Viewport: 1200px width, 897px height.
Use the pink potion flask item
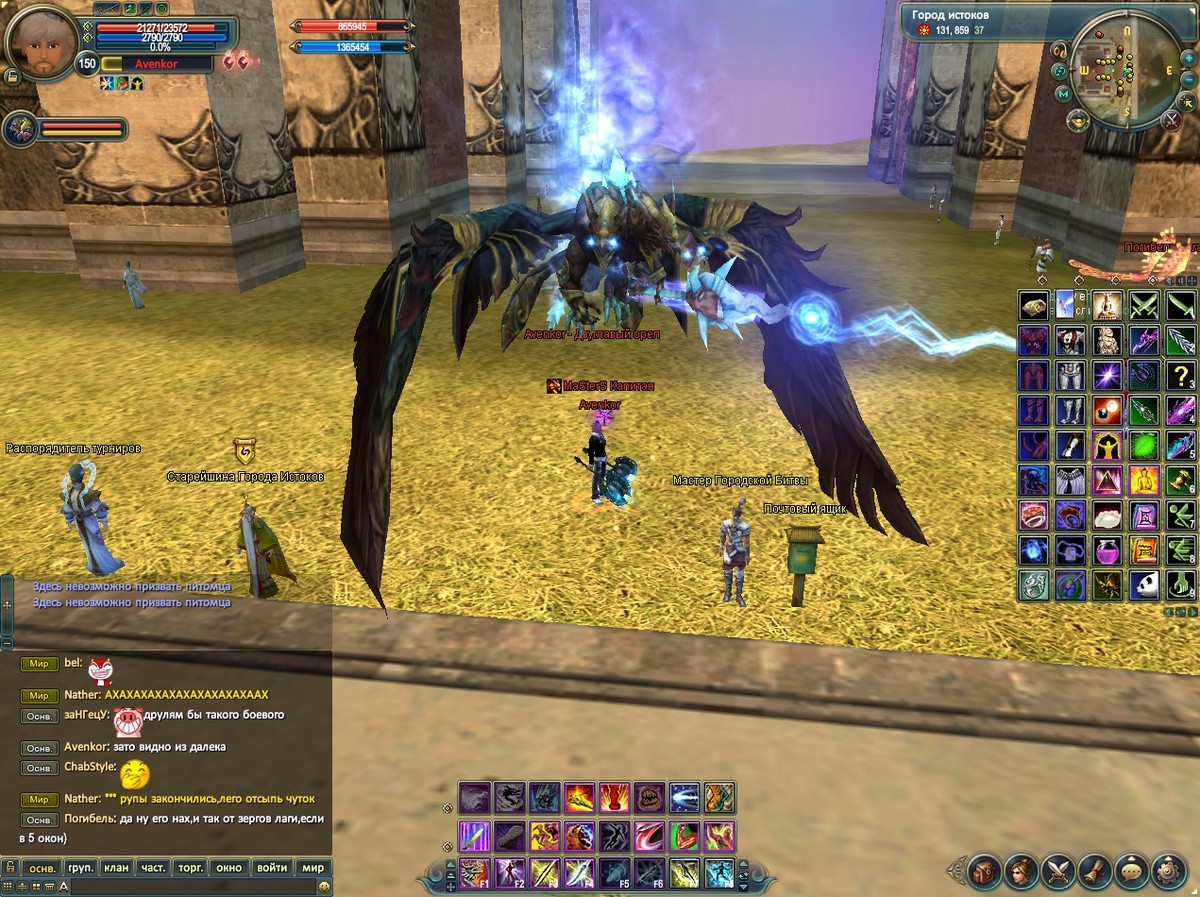pos(1106,549)
